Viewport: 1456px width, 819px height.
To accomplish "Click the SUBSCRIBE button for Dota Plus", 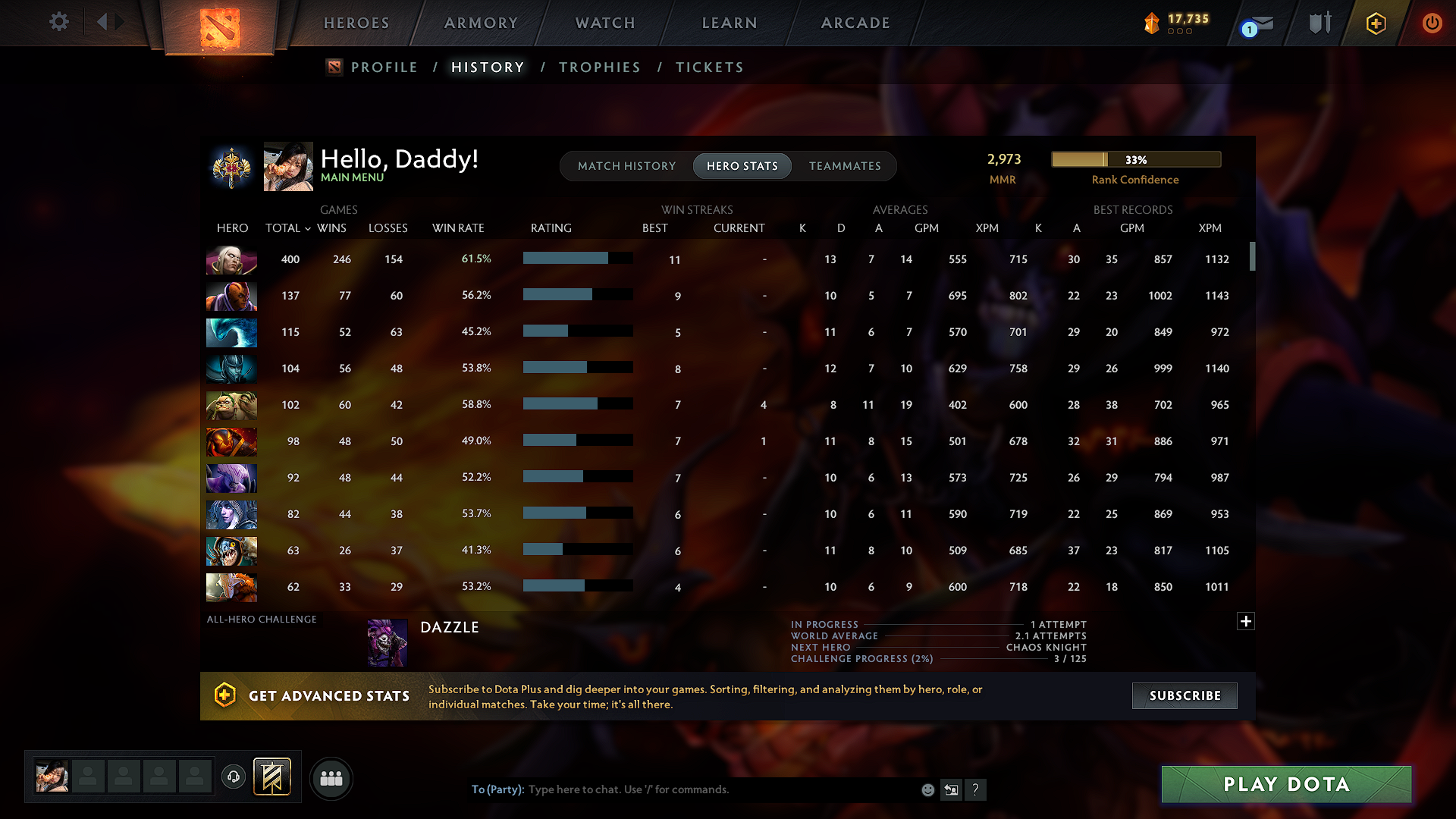I will click(1184, 695).
